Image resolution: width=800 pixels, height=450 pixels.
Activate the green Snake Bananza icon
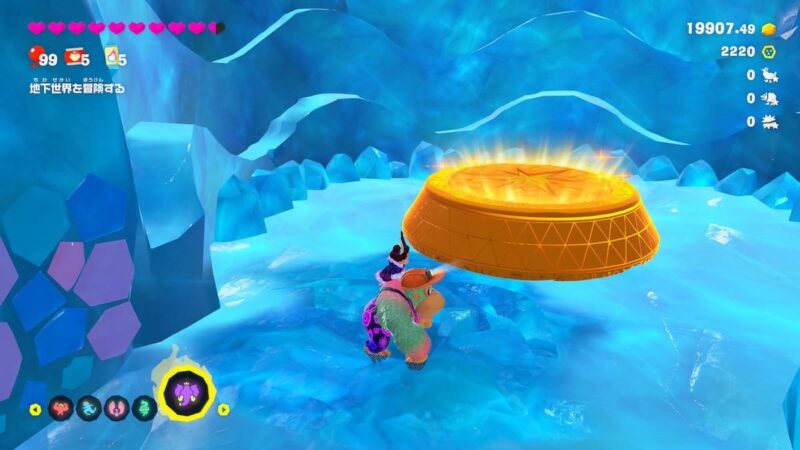coord(143,409)
